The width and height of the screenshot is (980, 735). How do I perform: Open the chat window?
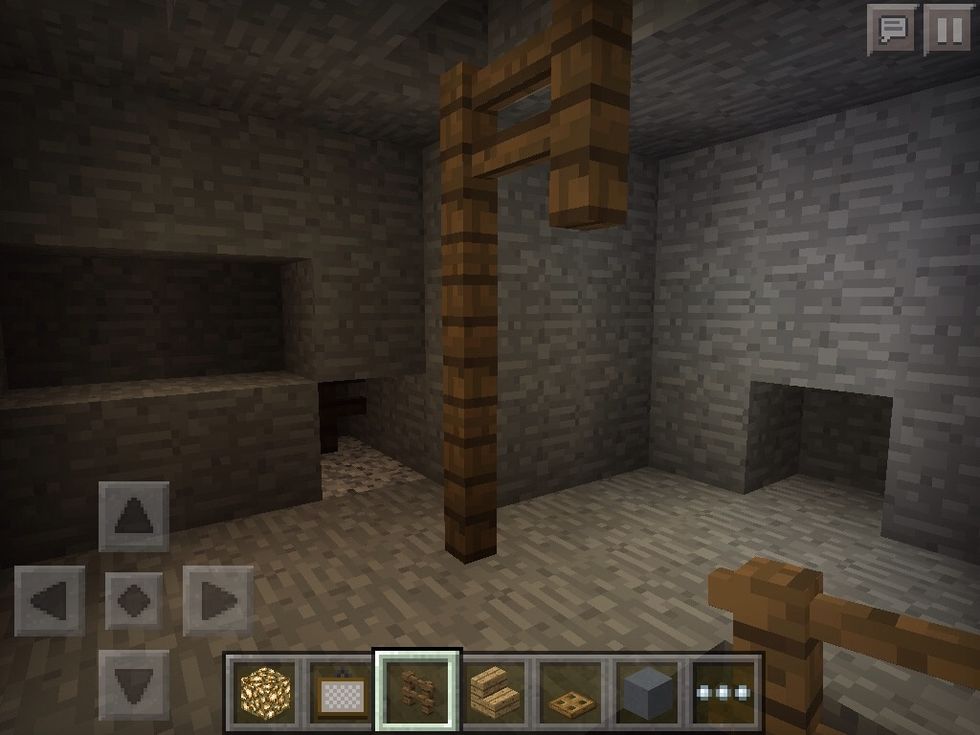[x=891, y=29]
